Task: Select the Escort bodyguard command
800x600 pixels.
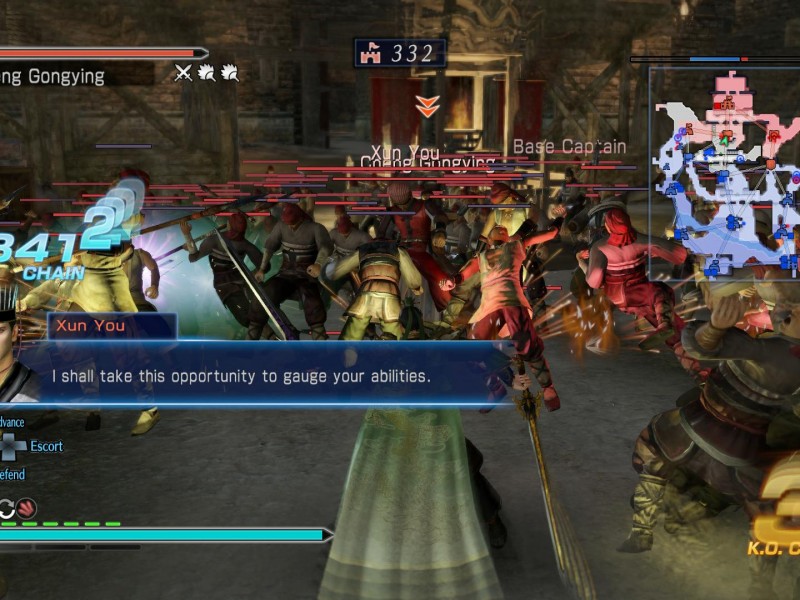Action: tap(46, 446)
